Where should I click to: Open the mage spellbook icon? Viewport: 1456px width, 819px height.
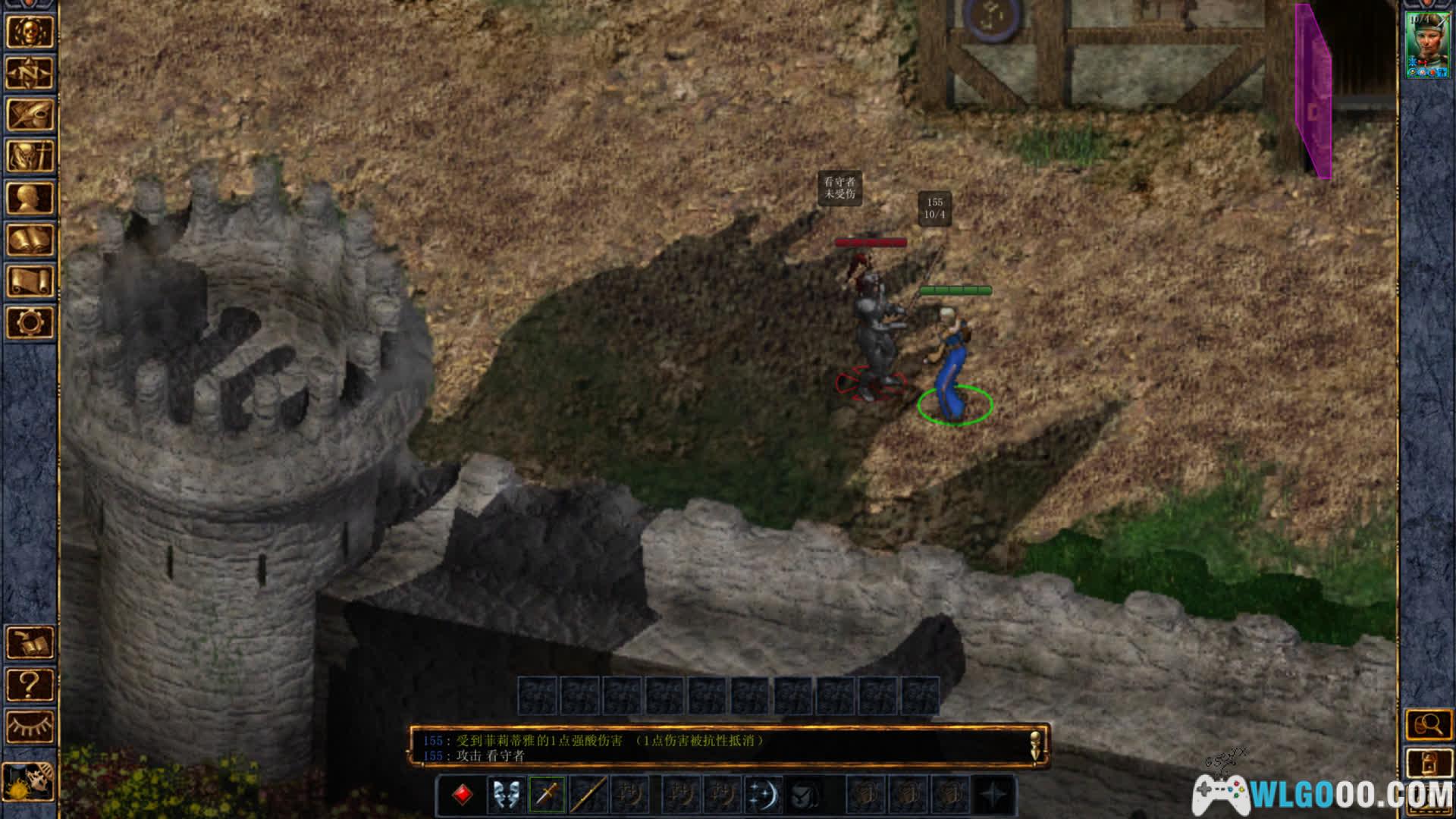point(30,240)
